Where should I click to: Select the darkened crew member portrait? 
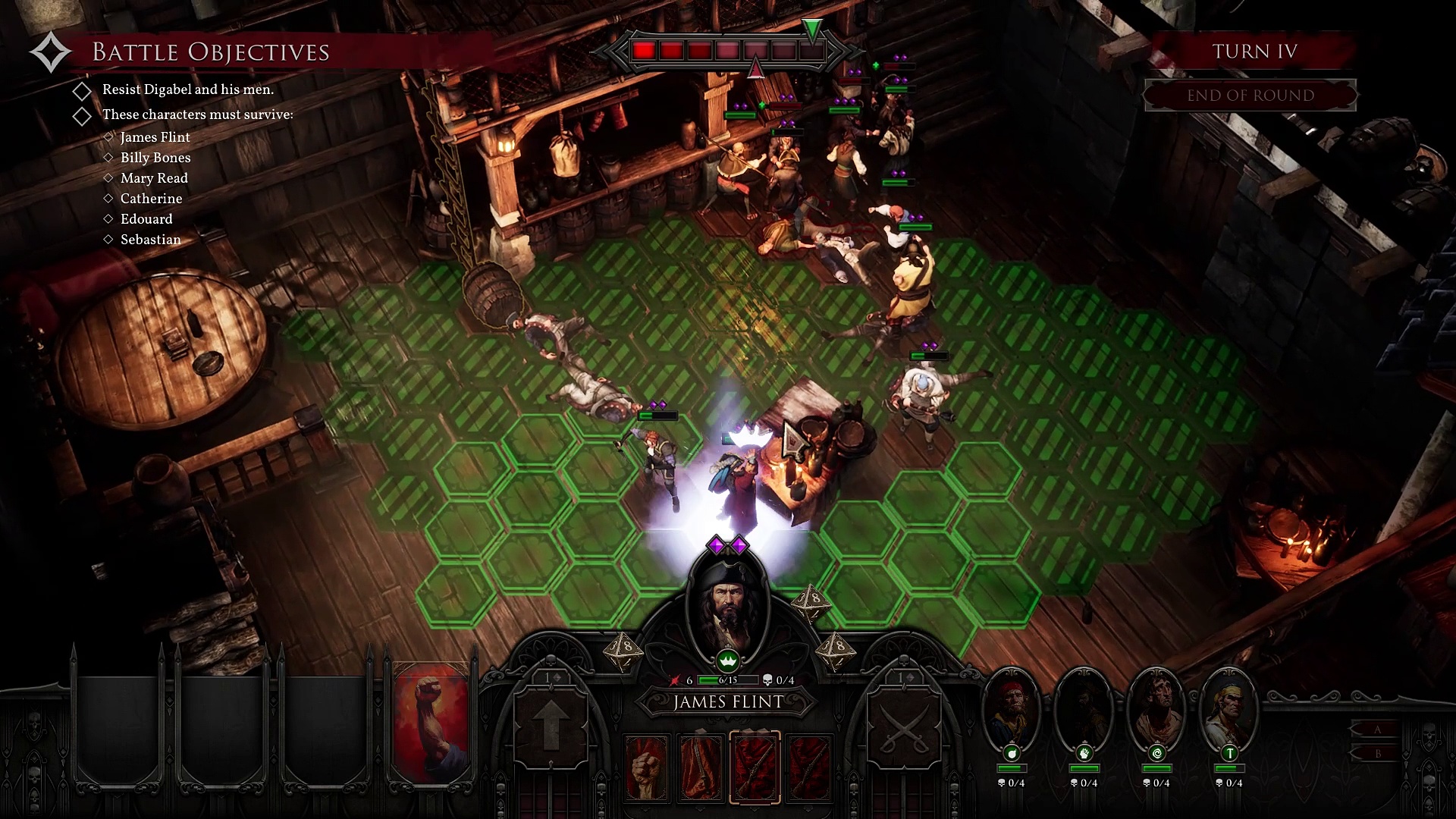1084,707
